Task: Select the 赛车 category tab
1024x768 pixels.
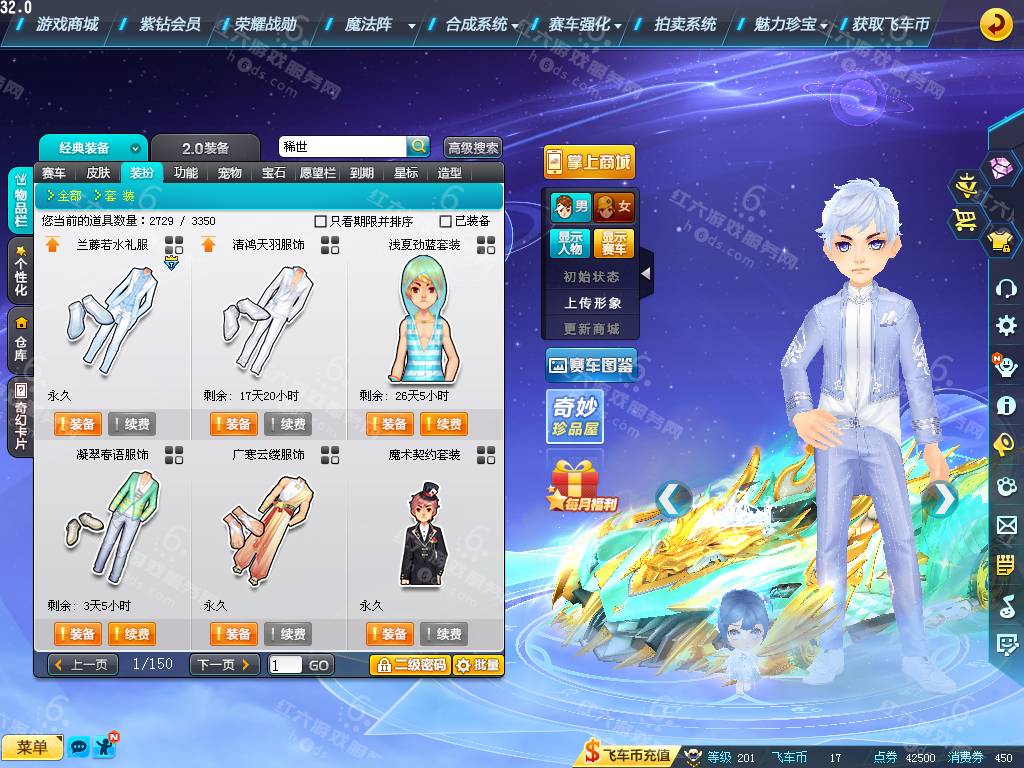Action: 54,173
